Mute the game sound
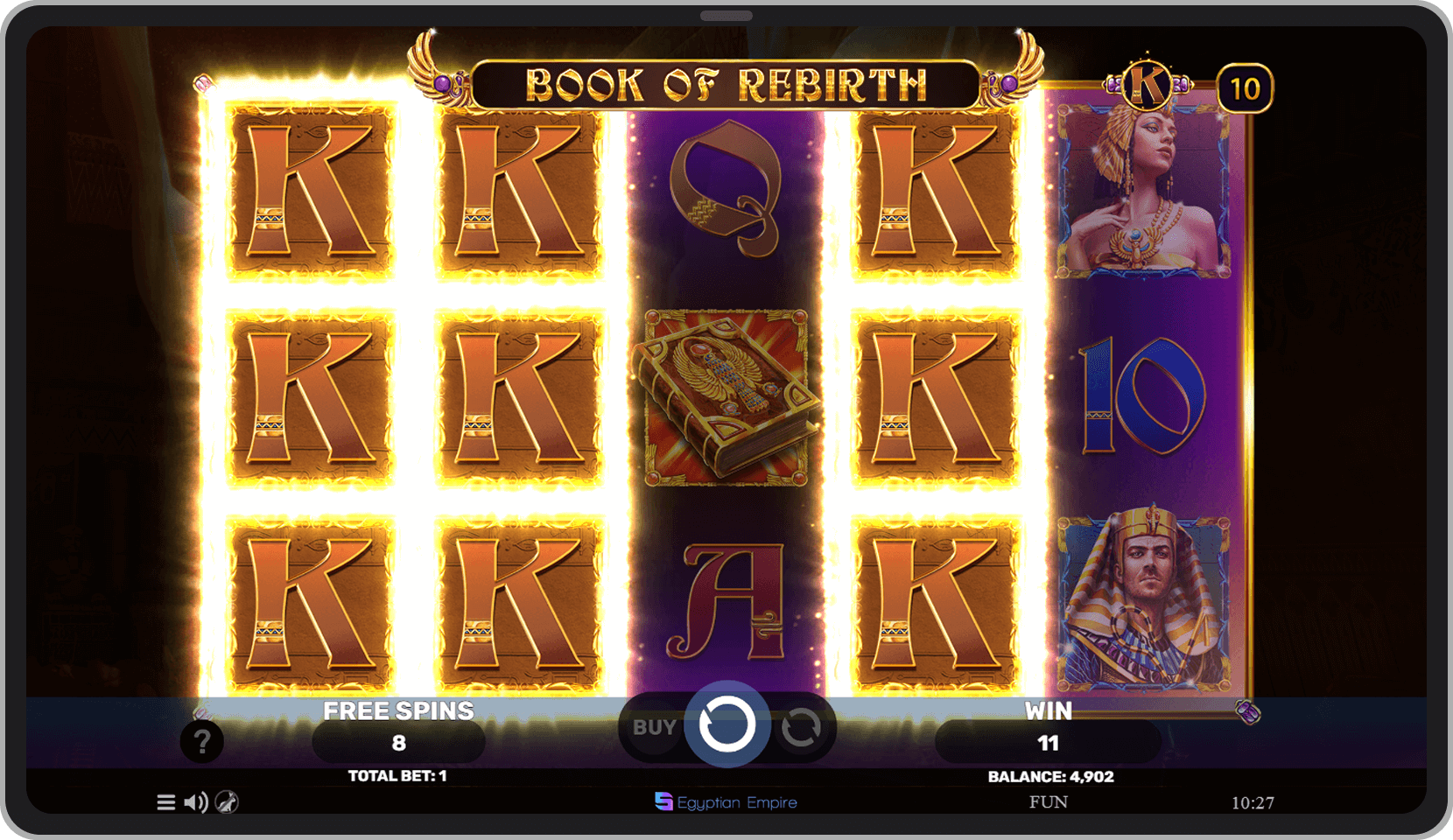The width and height of the screenshot is (1453, 840). pyautogui.click(x=194, y=801)
